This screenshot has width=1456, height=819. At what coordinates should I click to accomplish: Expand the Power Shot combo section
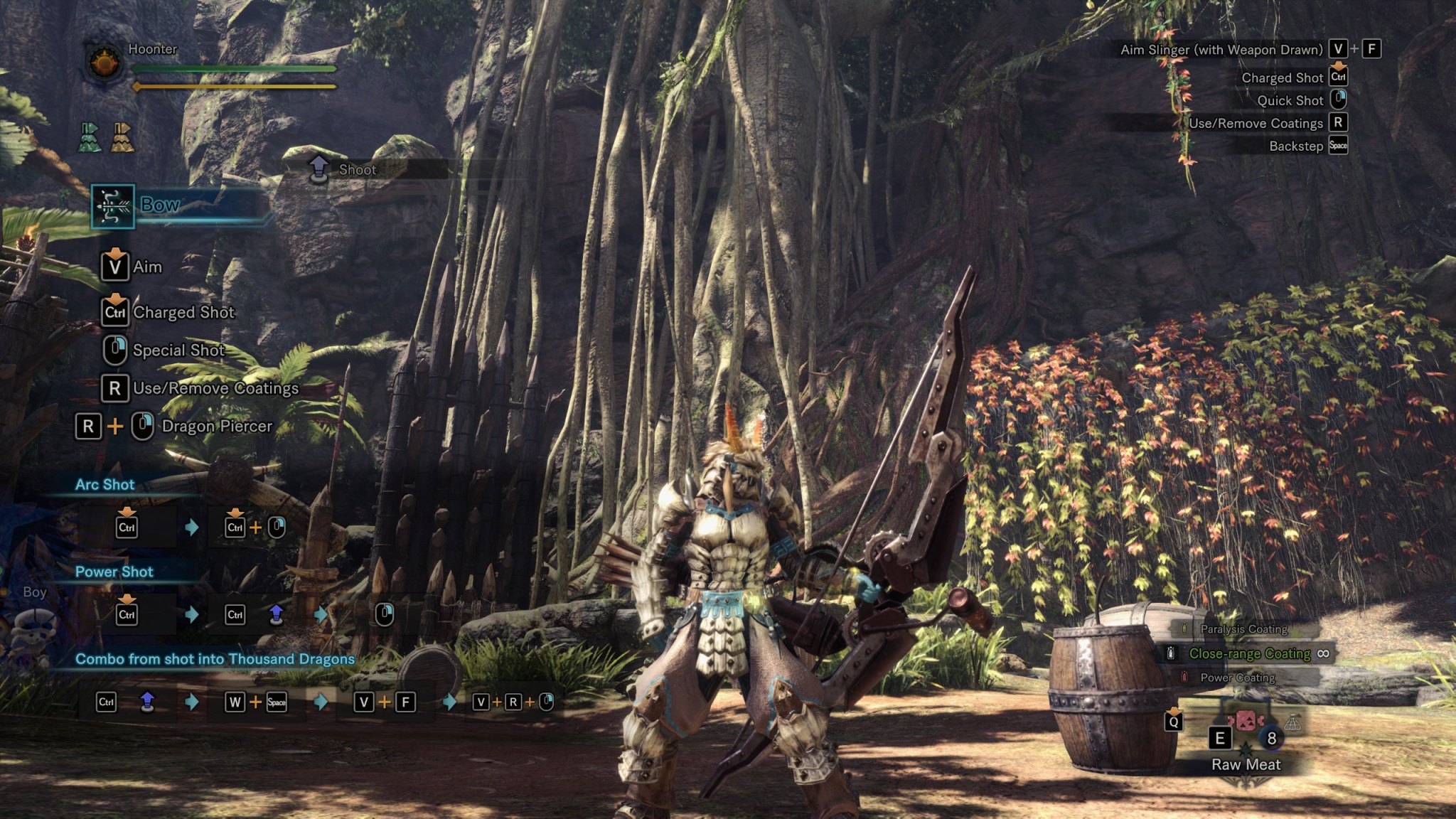tap(114, 571)
